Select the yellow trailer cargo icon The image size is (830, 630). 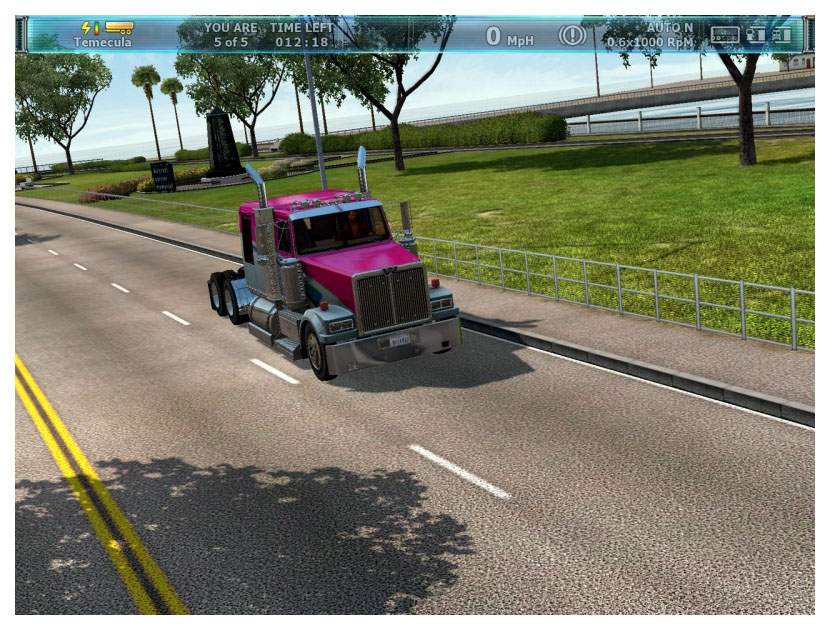pyautogui.click(x=119, y=28)
